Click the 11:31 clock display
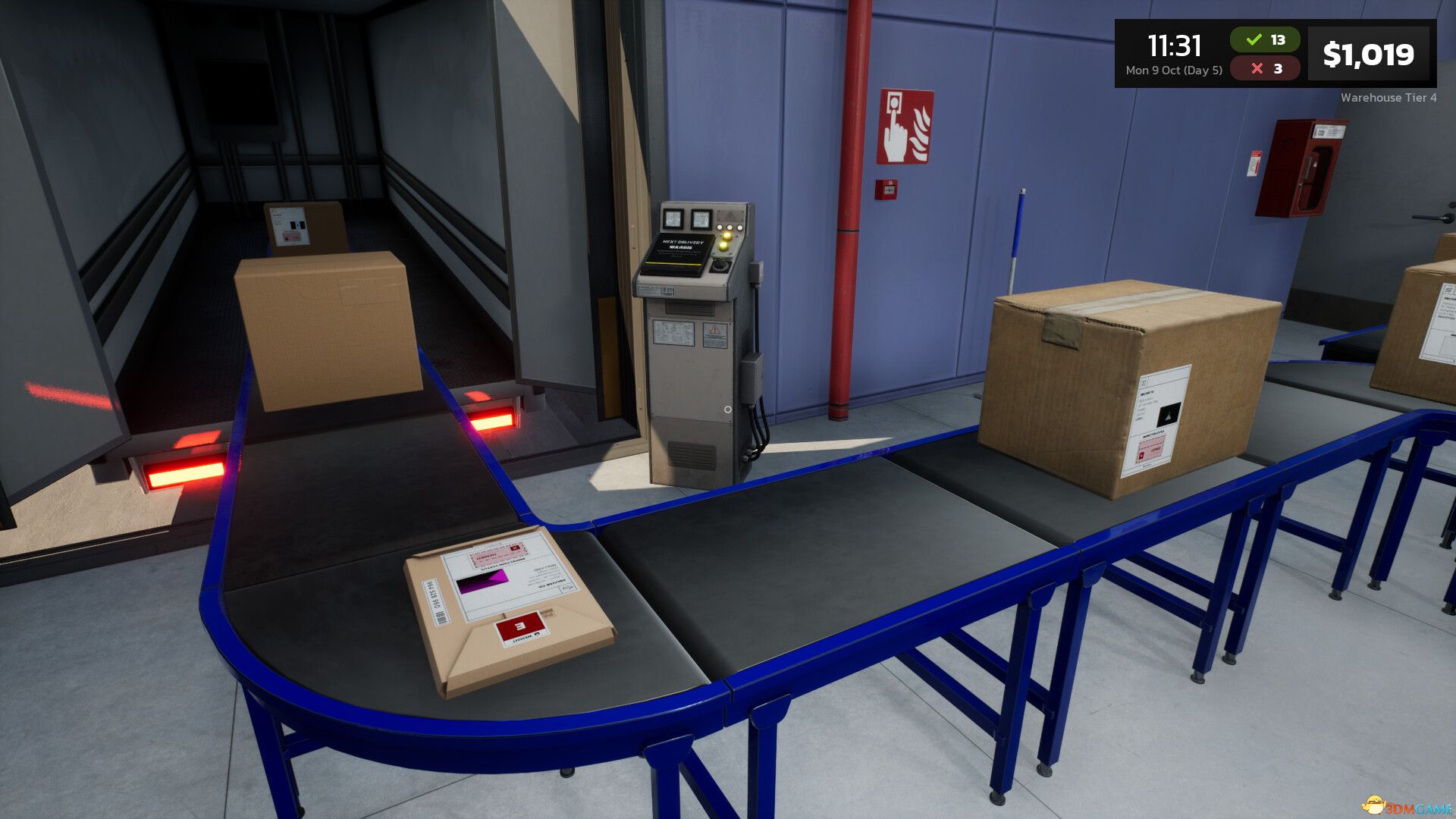This screenshot has width=1456, height=819. coord(1174,44)
